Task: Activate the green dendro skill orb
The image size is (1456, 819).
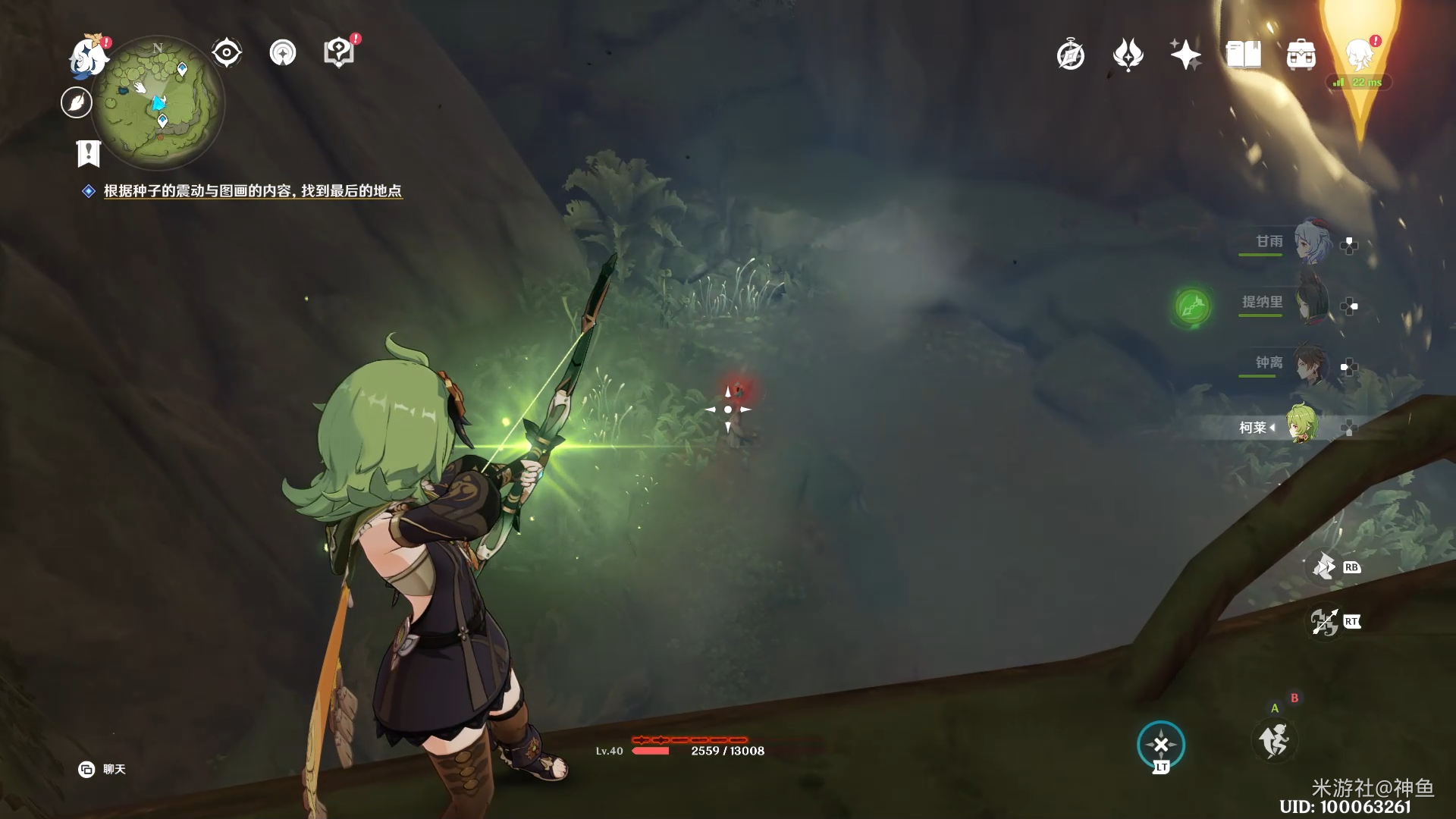Action: [1192, 306]
